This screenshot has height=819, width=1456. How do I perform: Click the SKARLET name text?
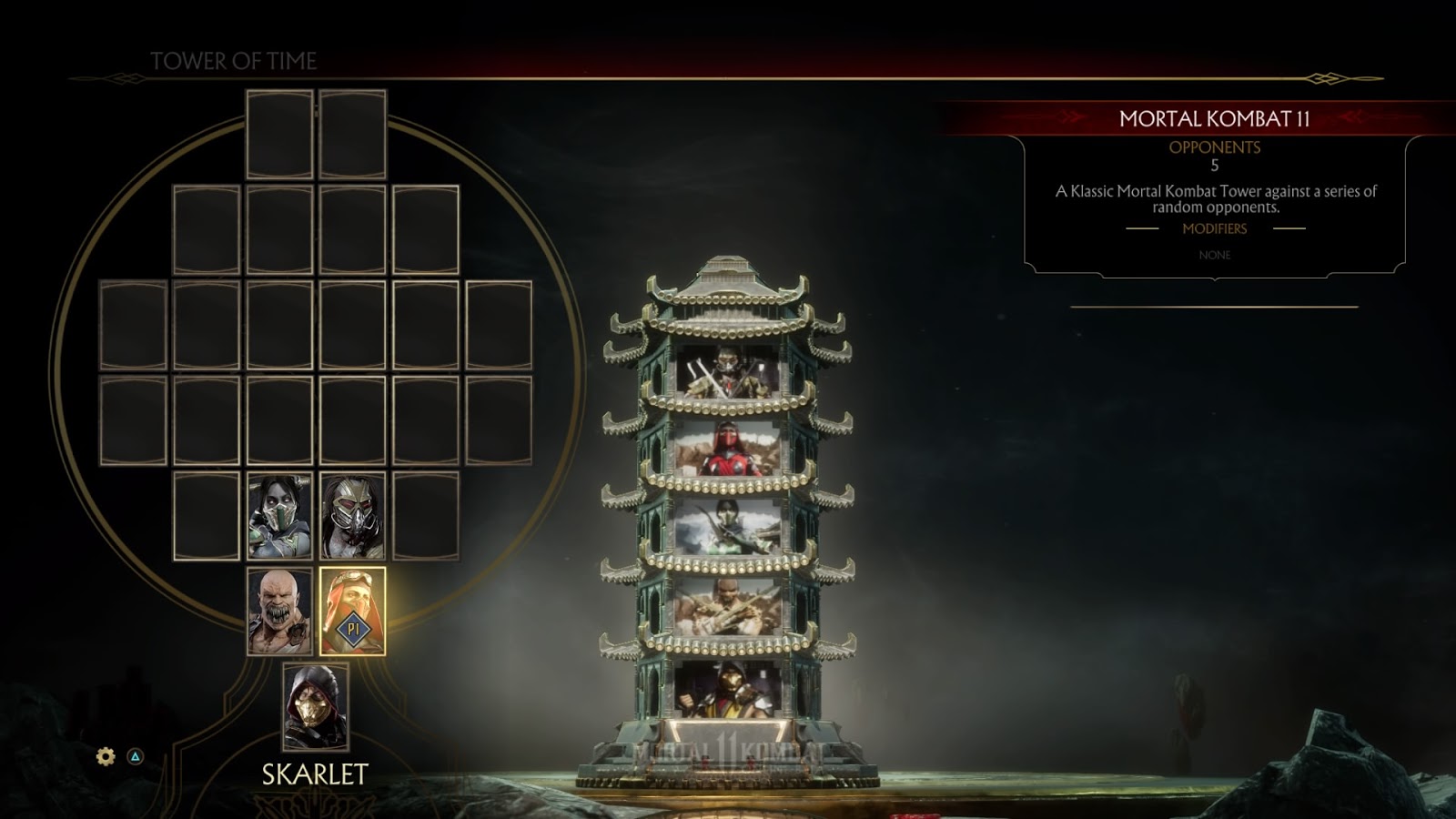coord(316,775)
